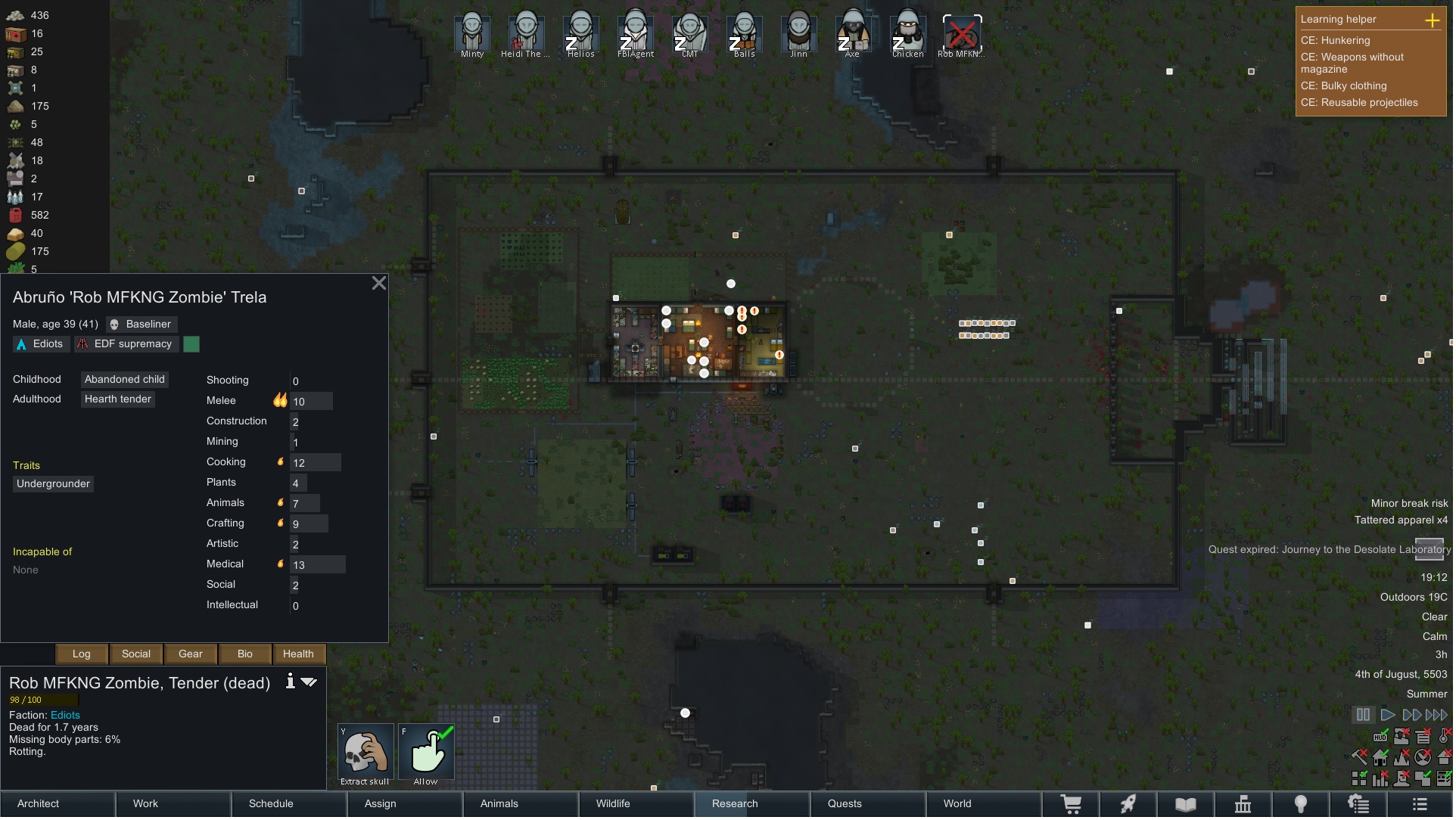The width and height of the screenshot is (1456, 820).
Task: Click the Extract skull command
Action: tap(366, 754)
